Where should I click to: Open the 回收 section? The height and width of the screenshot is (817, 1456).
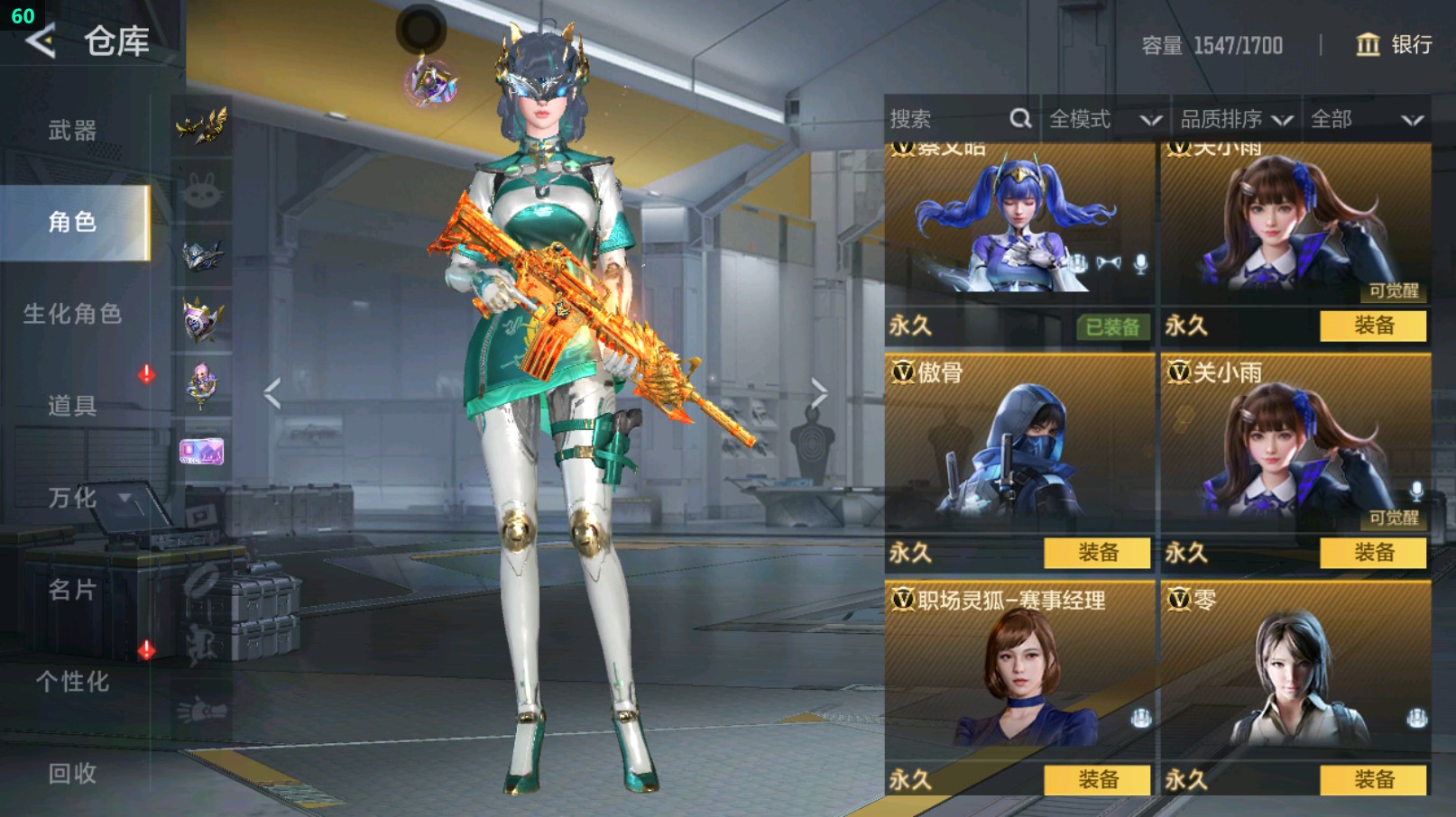click(72, 773)
